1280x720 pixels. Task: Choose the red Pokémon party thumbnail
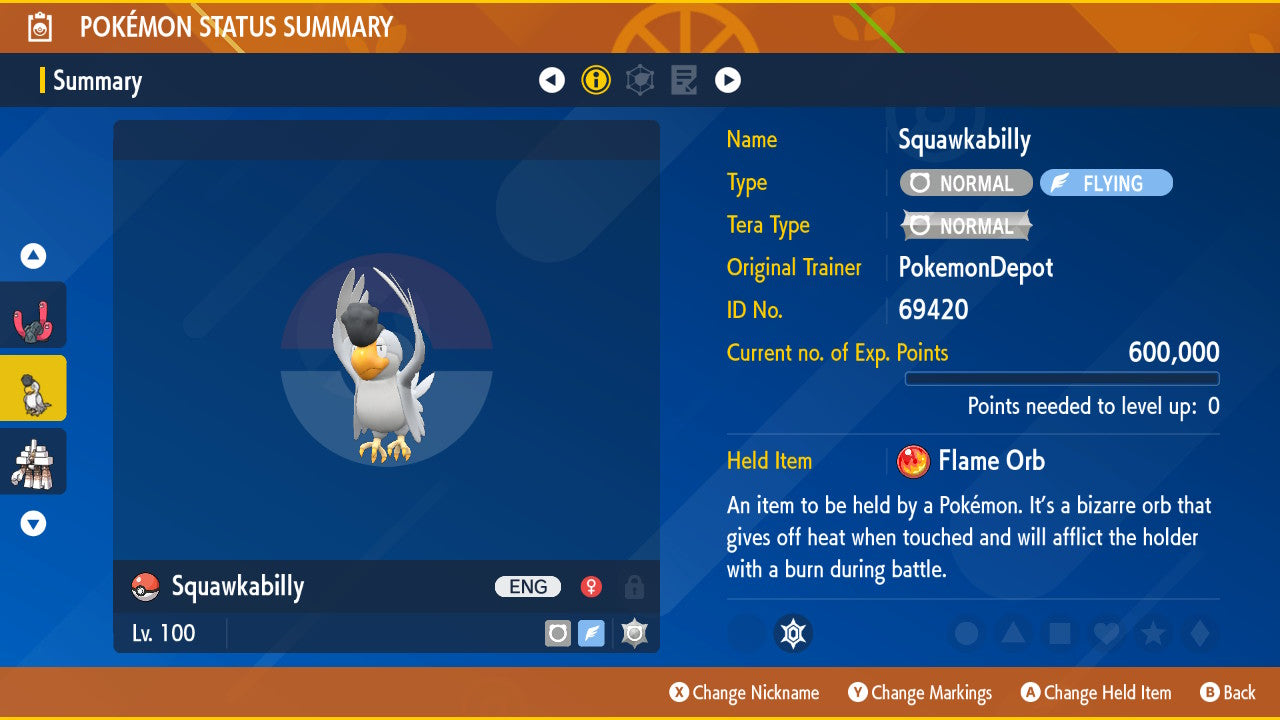click(x=33, y=315)
